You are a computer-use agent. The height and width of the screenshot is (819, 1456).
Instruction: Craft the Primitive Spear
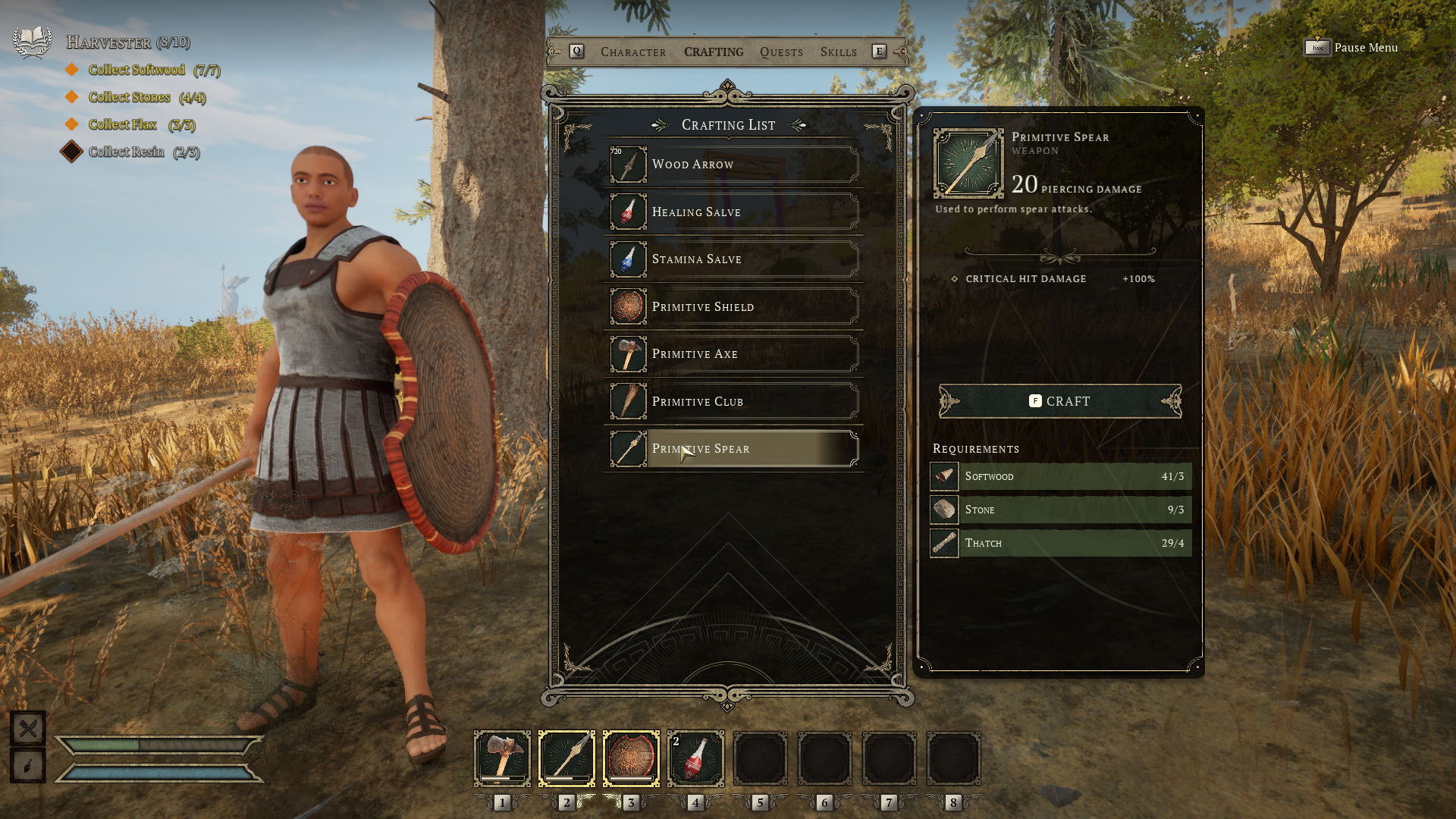click(1059, 401)
